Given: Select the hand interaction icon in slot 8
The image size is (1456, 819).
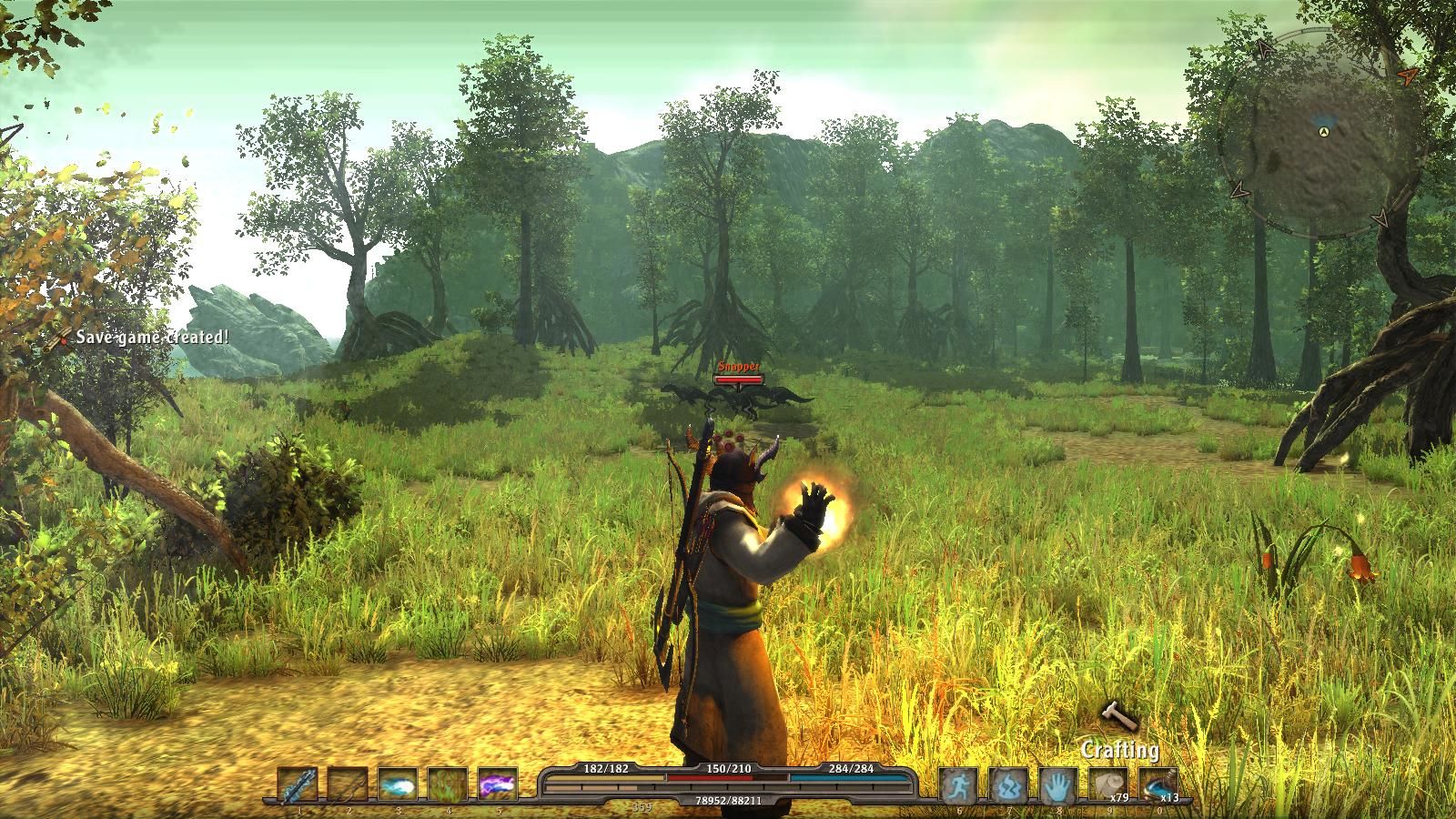Looking at the screenshot, I should click(1058, 784).
